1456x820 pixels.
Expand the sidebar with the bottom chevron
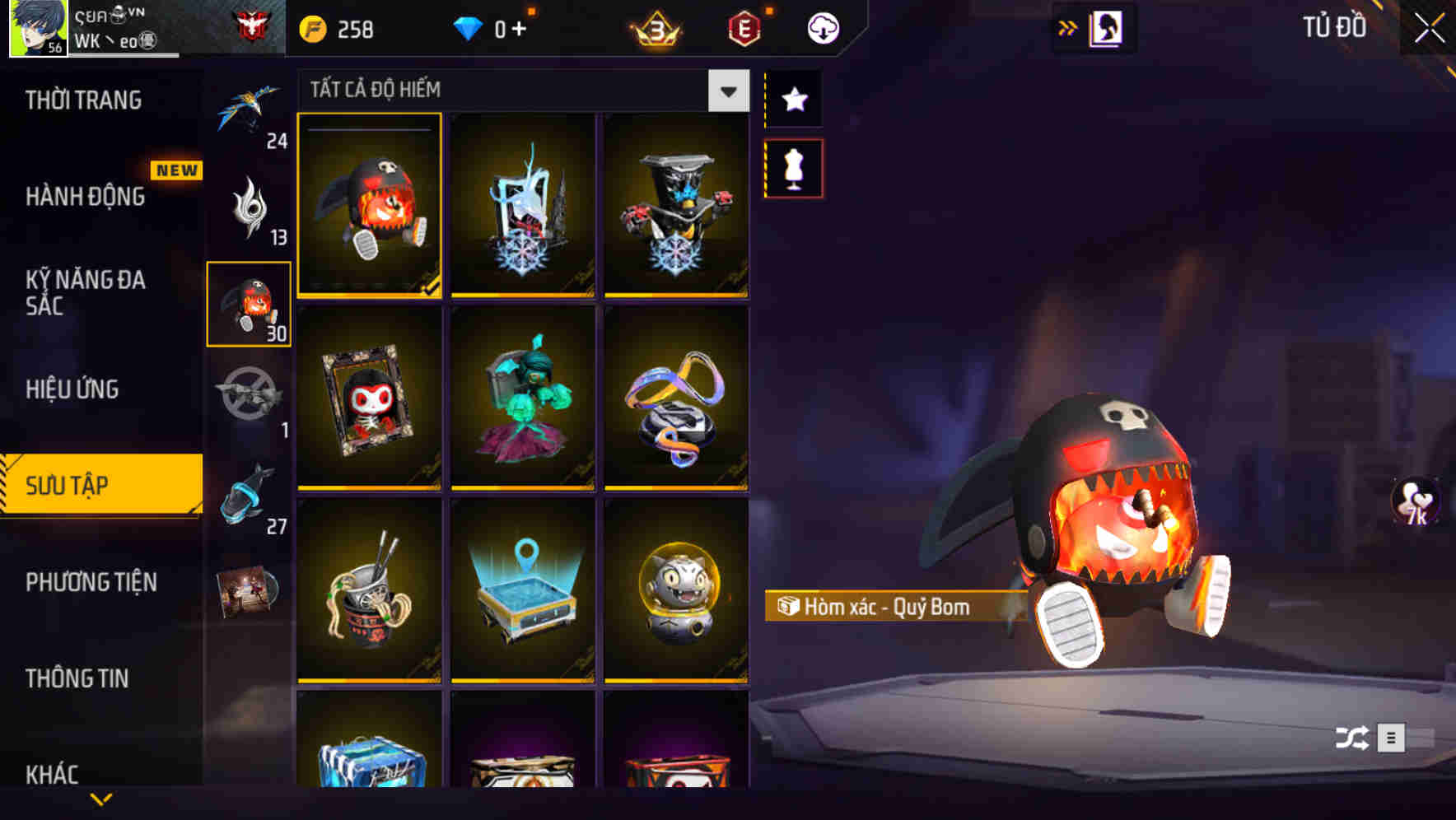pyautogui.click(x=101, y=798)
